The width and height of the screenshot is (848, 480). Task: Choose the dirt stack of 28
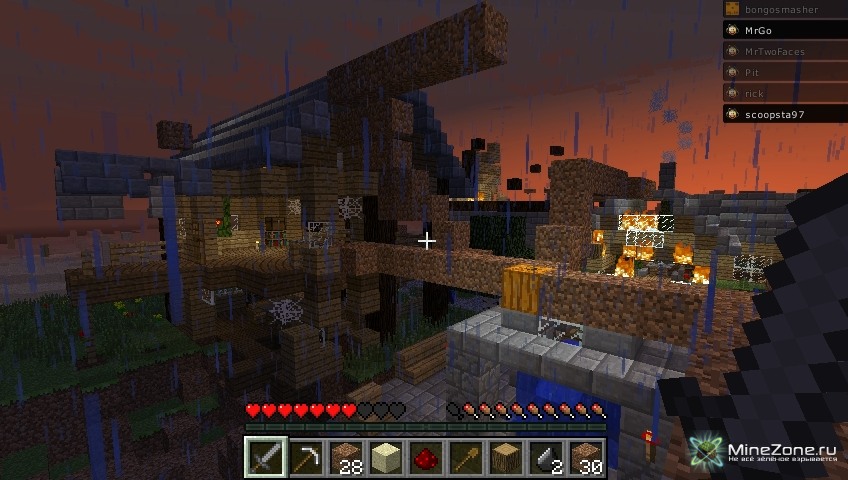tap(346, 459)
